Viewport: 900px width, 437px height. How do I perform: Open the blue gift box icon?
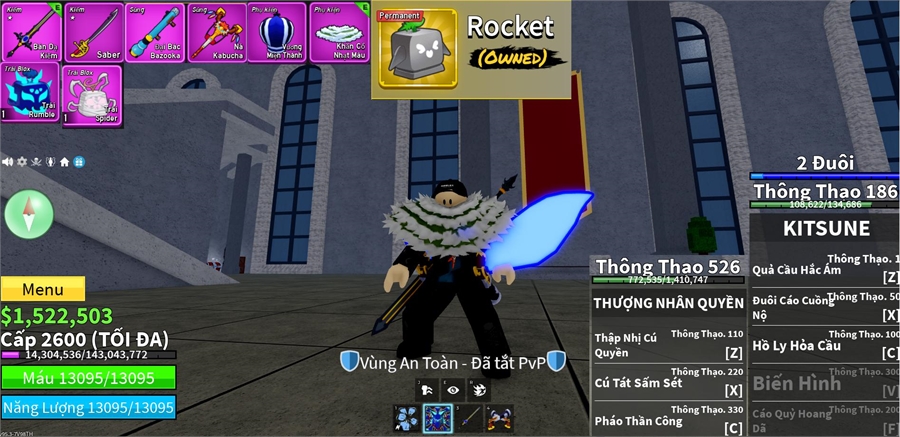click(78, 161)
